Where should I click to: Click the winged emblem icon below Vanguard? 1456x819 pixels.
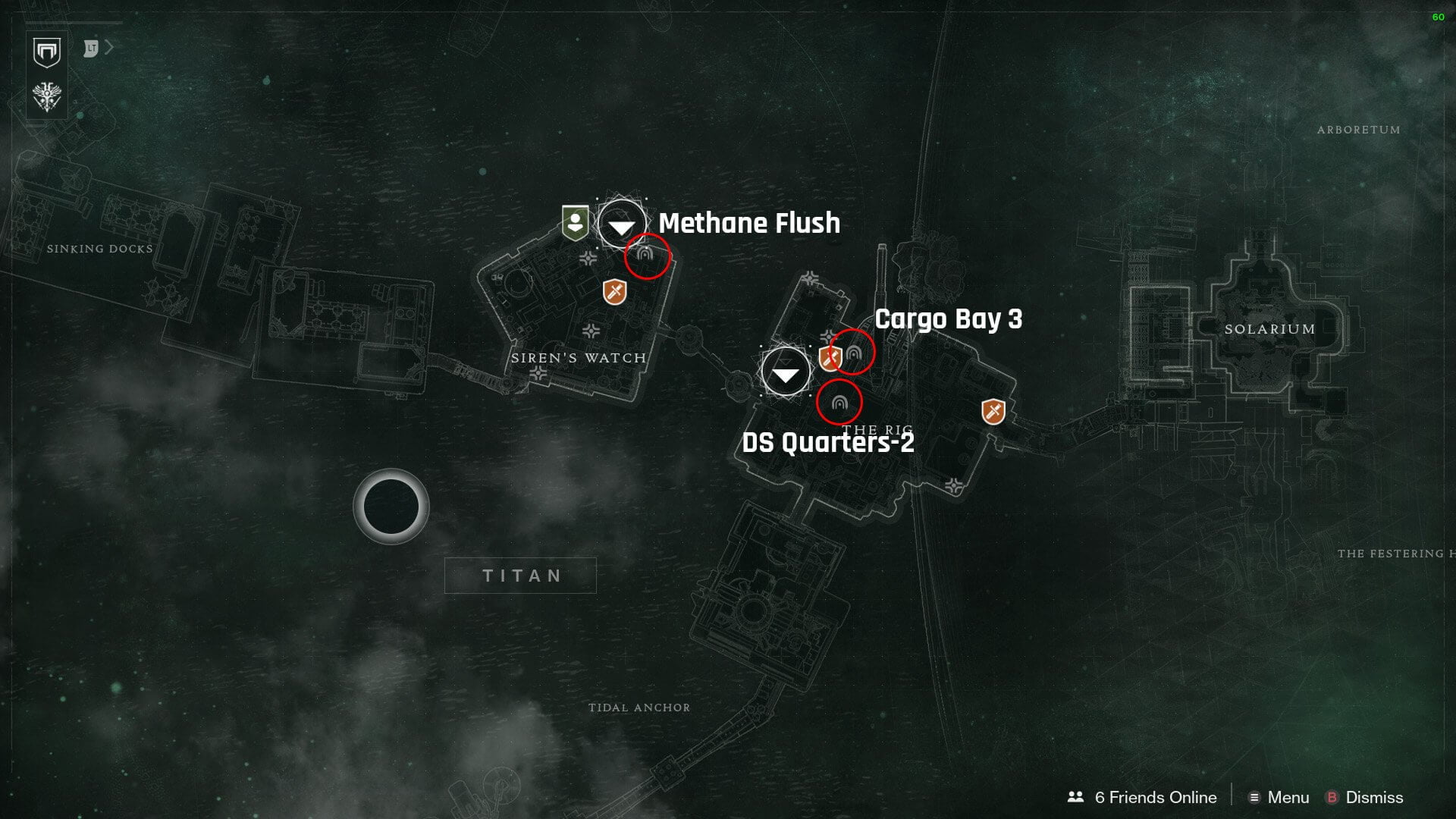coord(47,96)
